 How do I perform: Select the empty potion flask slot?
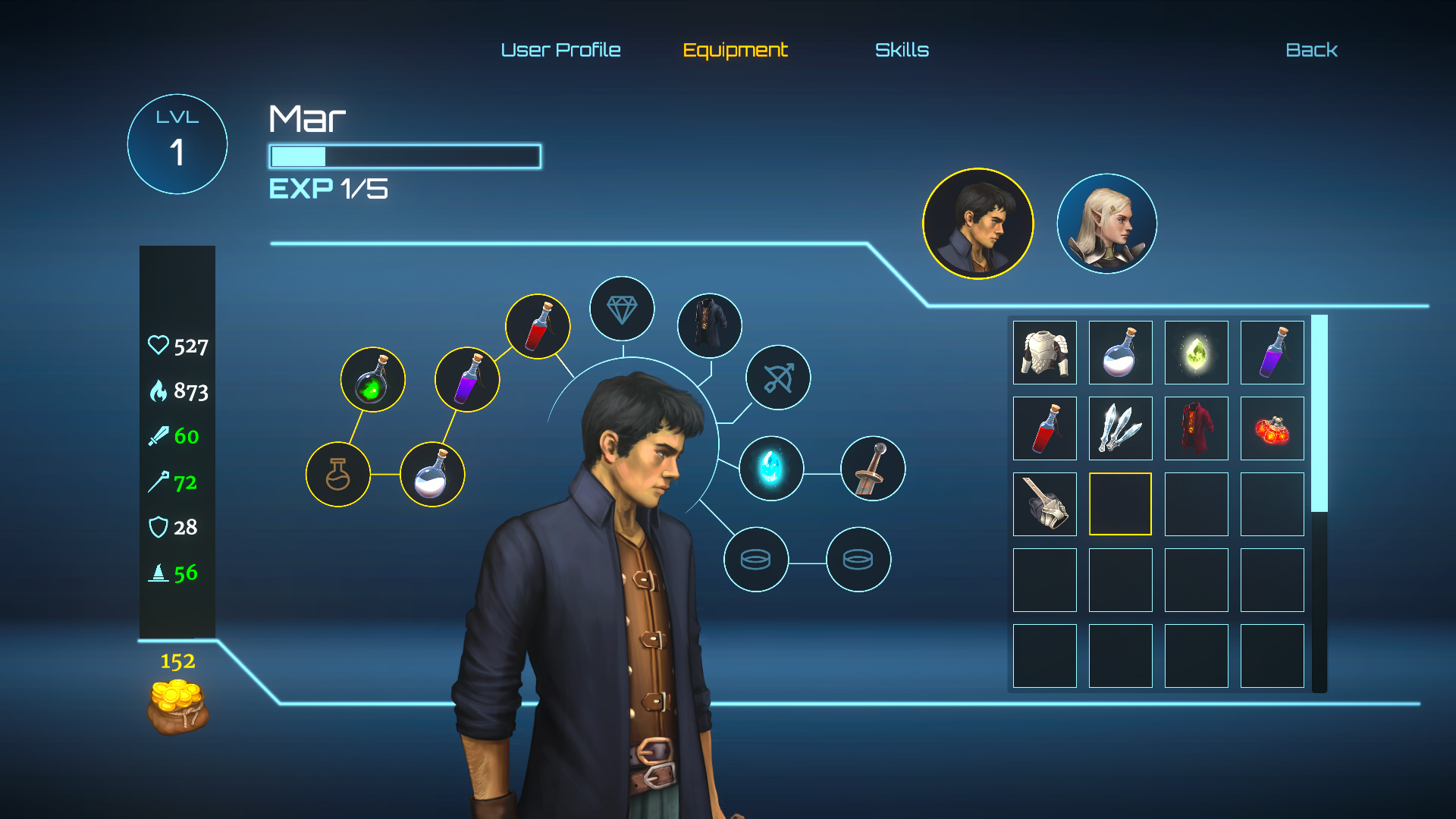click(337, 475)
